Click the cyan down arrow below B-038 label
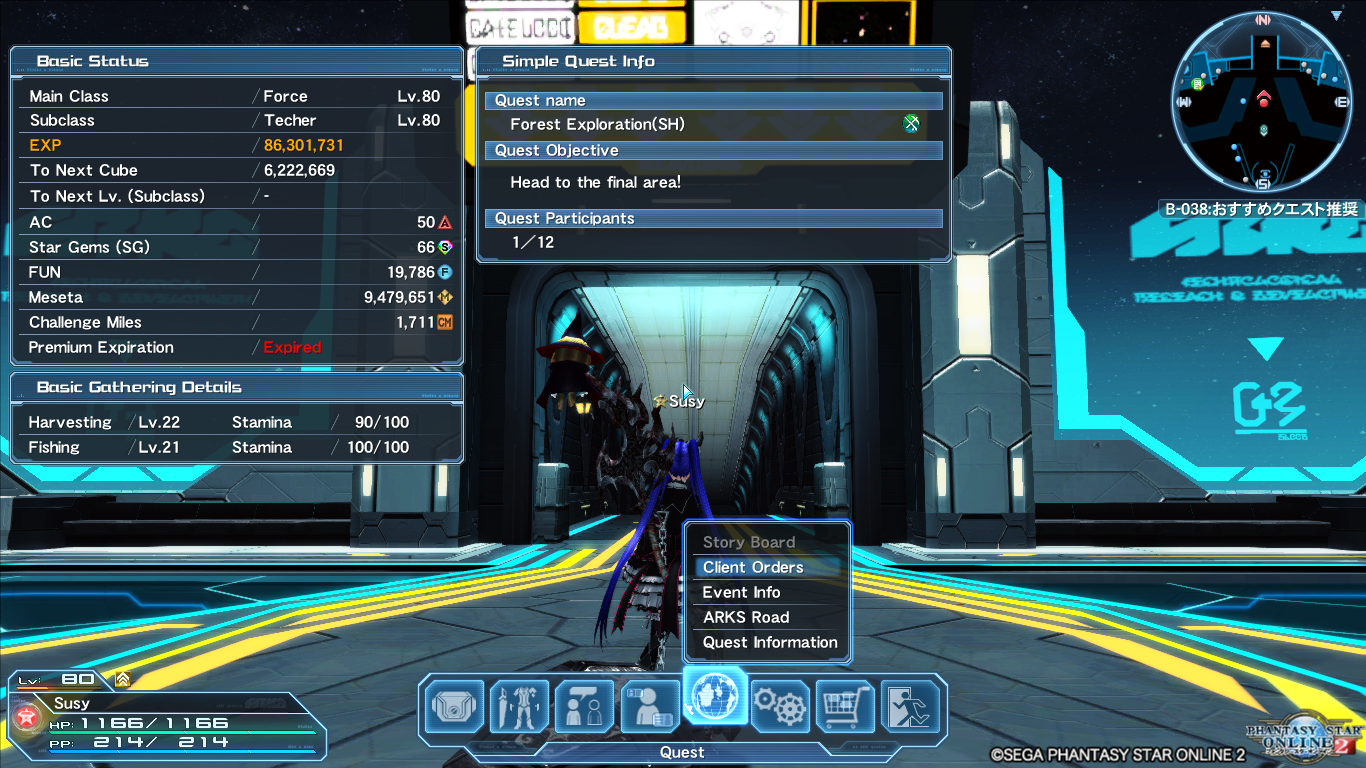Image resolution: width=1366 pixels, height=768 pixels. (1267, 349)
